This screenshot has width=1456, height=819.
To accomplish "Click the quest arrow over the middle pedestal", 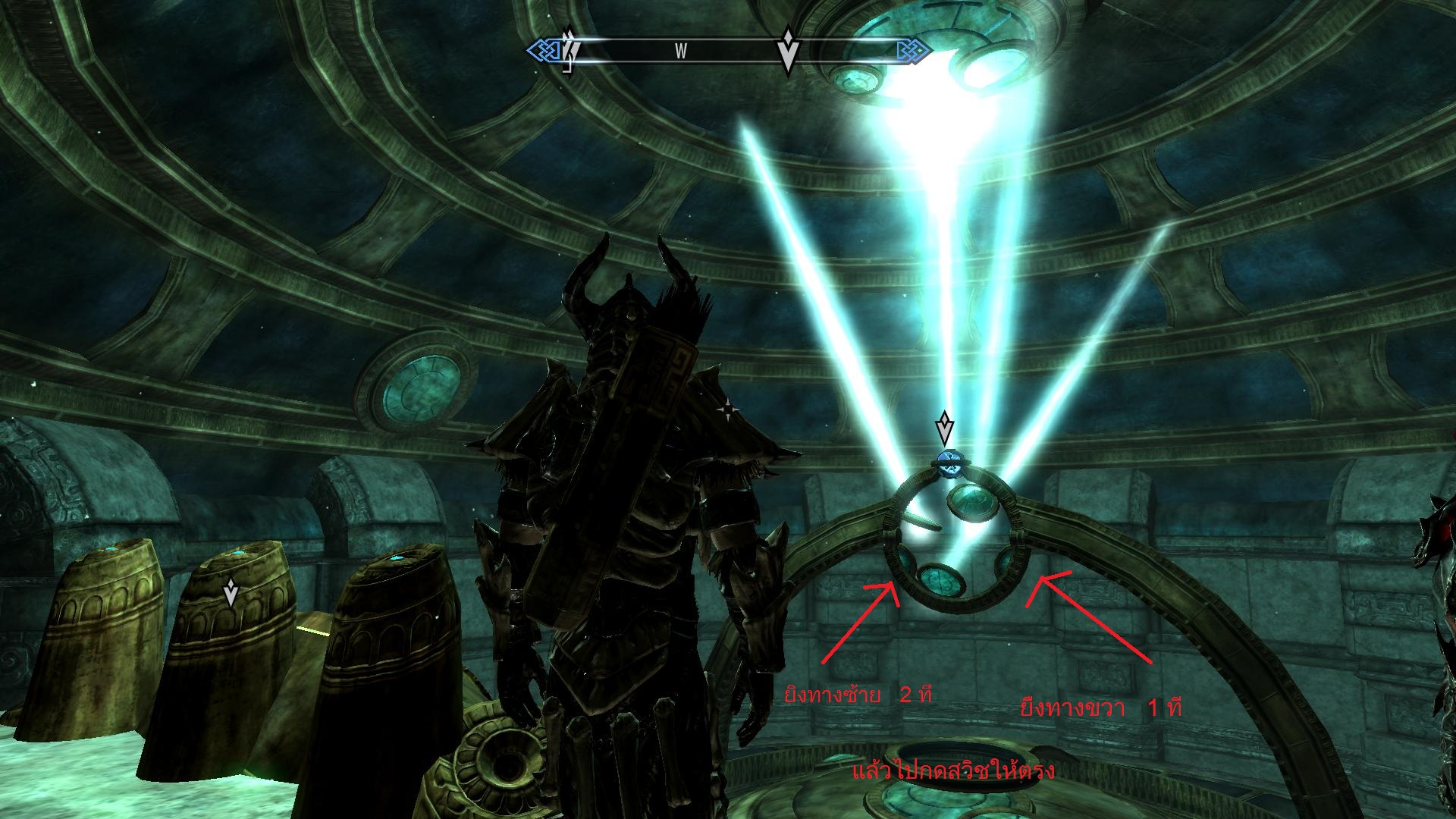I will pyautogui.click(x=231, y=593).
